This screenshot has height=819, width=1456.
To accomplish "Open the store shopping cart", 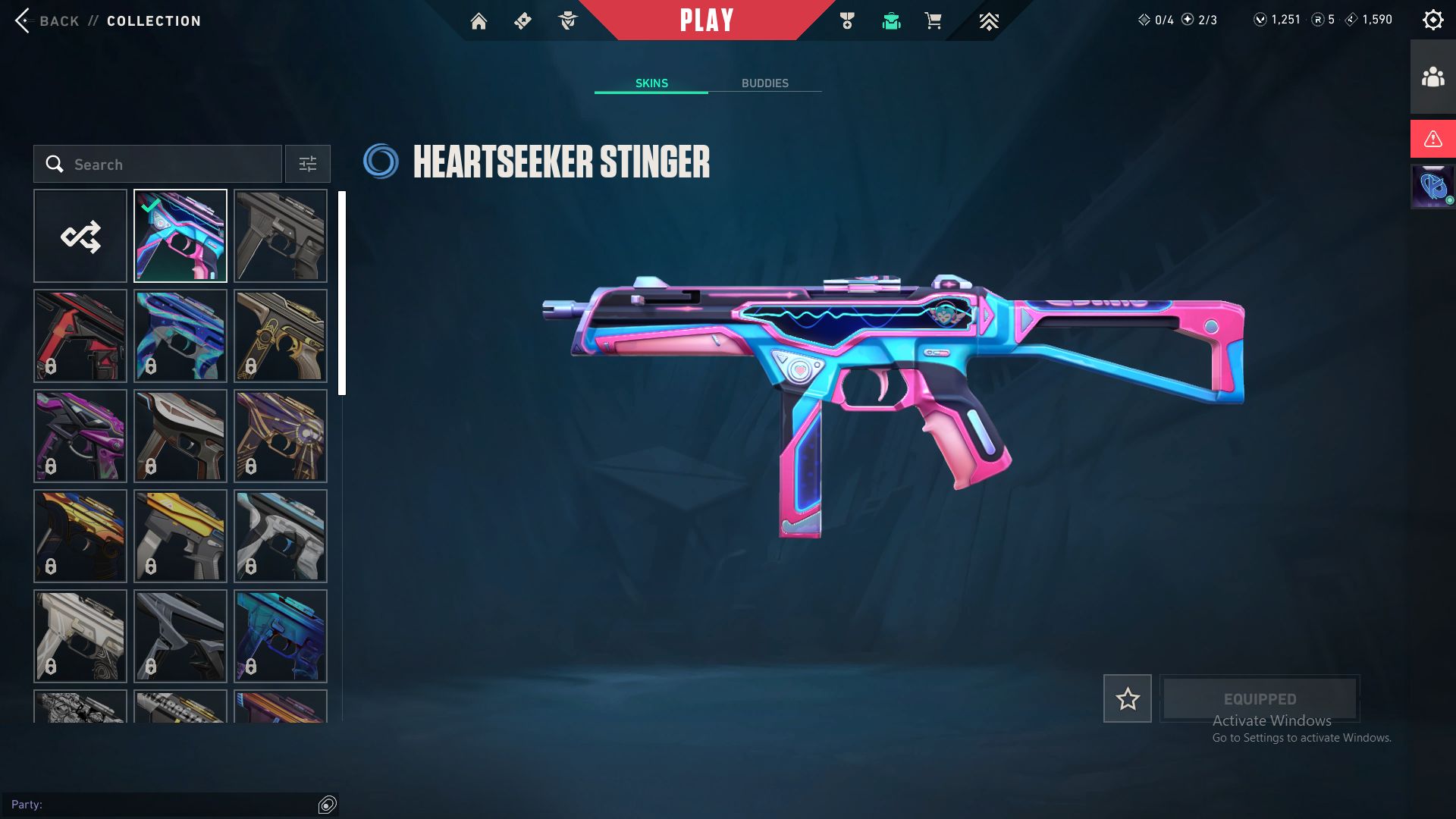I will point(933,21).
